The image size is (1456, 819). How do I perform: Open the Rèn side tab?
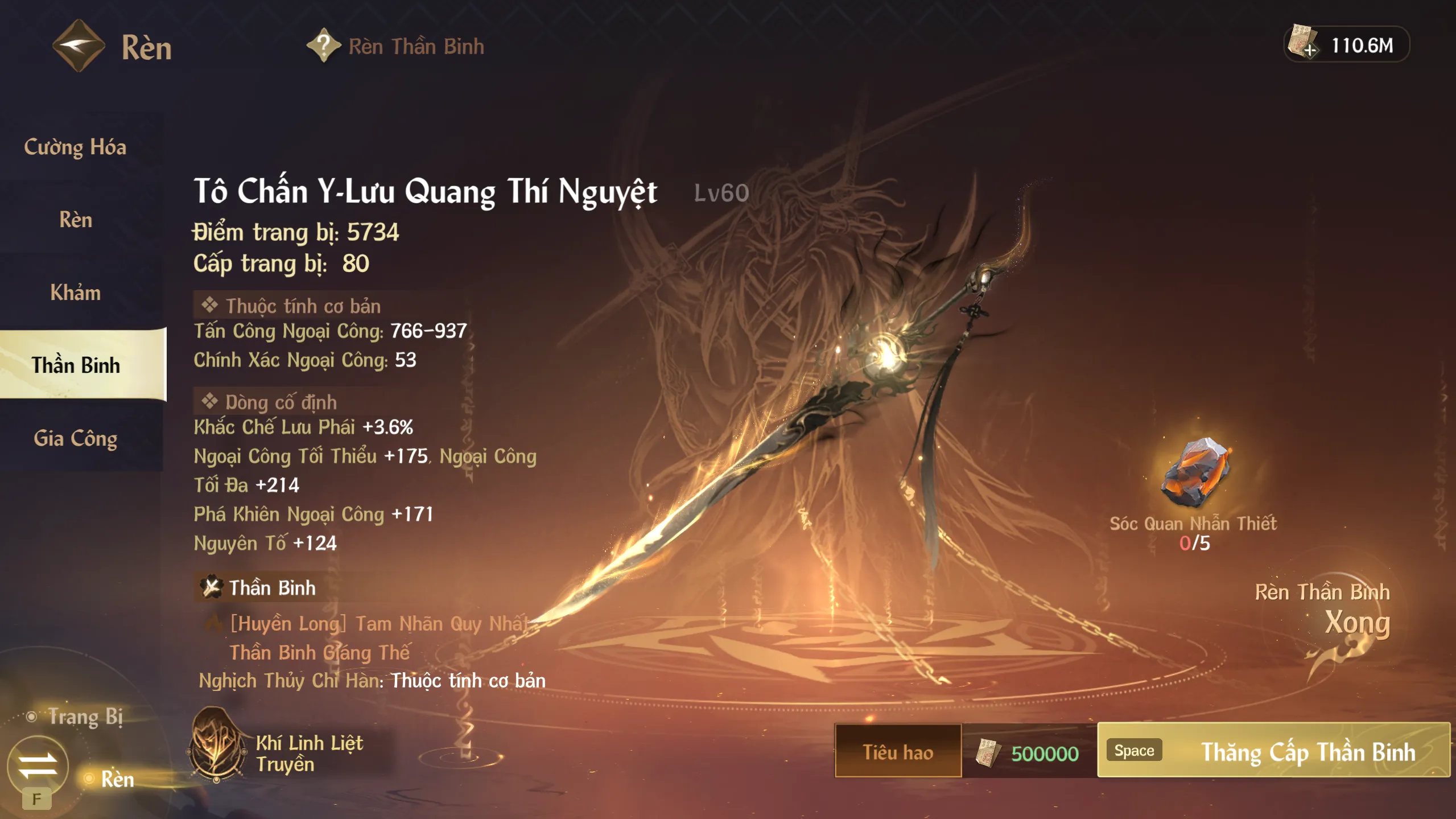pyautogui.click(x=76, y=220)
